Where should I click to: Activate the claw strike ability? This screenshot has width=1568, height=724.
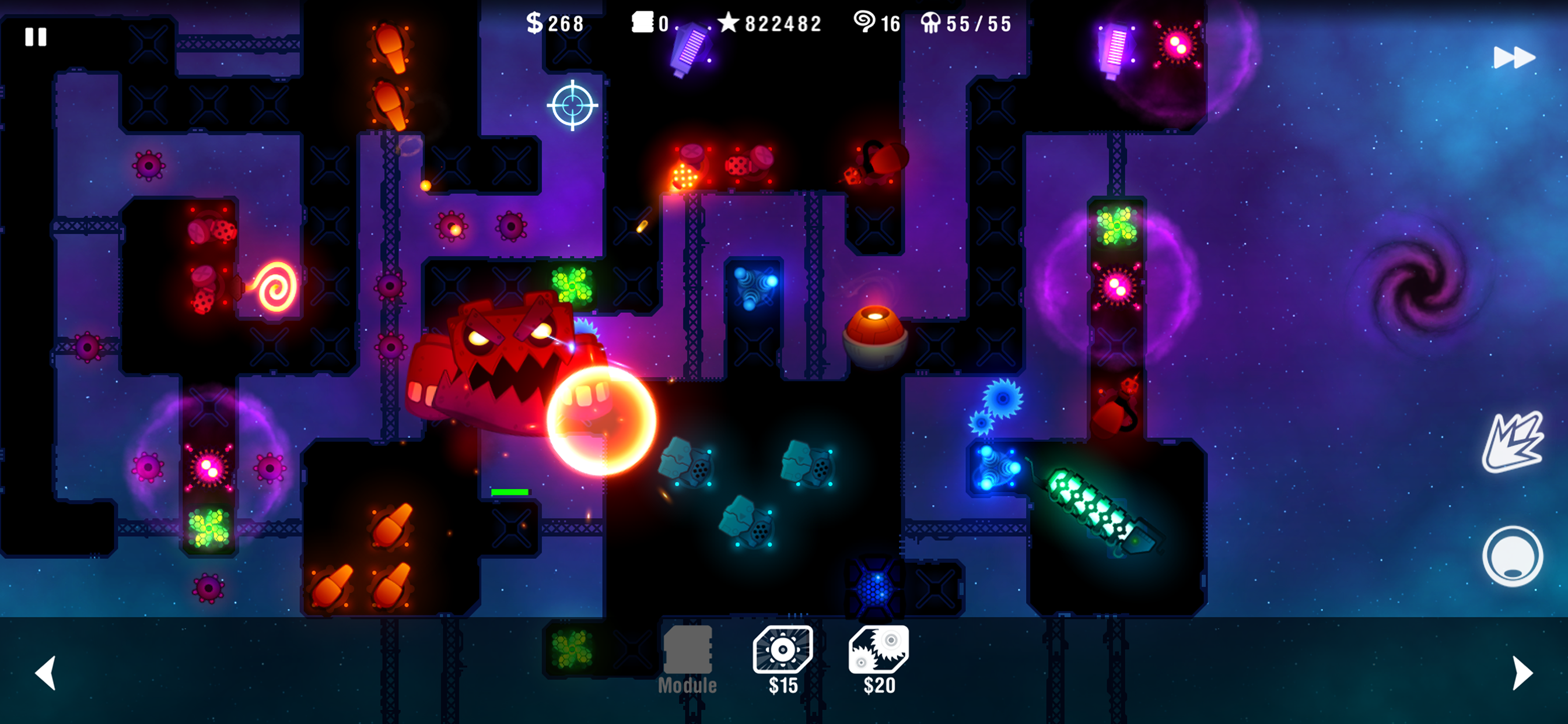point(1513,442)
